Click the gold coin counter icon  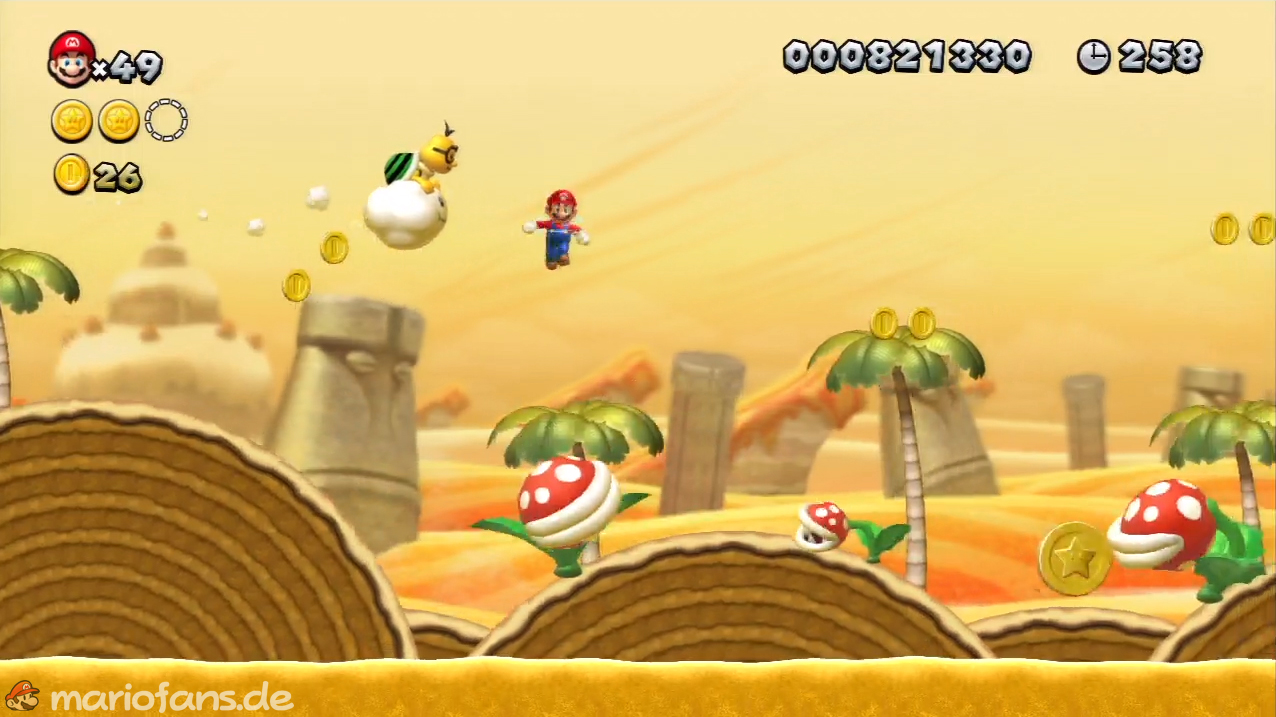(x=71, y=174)
